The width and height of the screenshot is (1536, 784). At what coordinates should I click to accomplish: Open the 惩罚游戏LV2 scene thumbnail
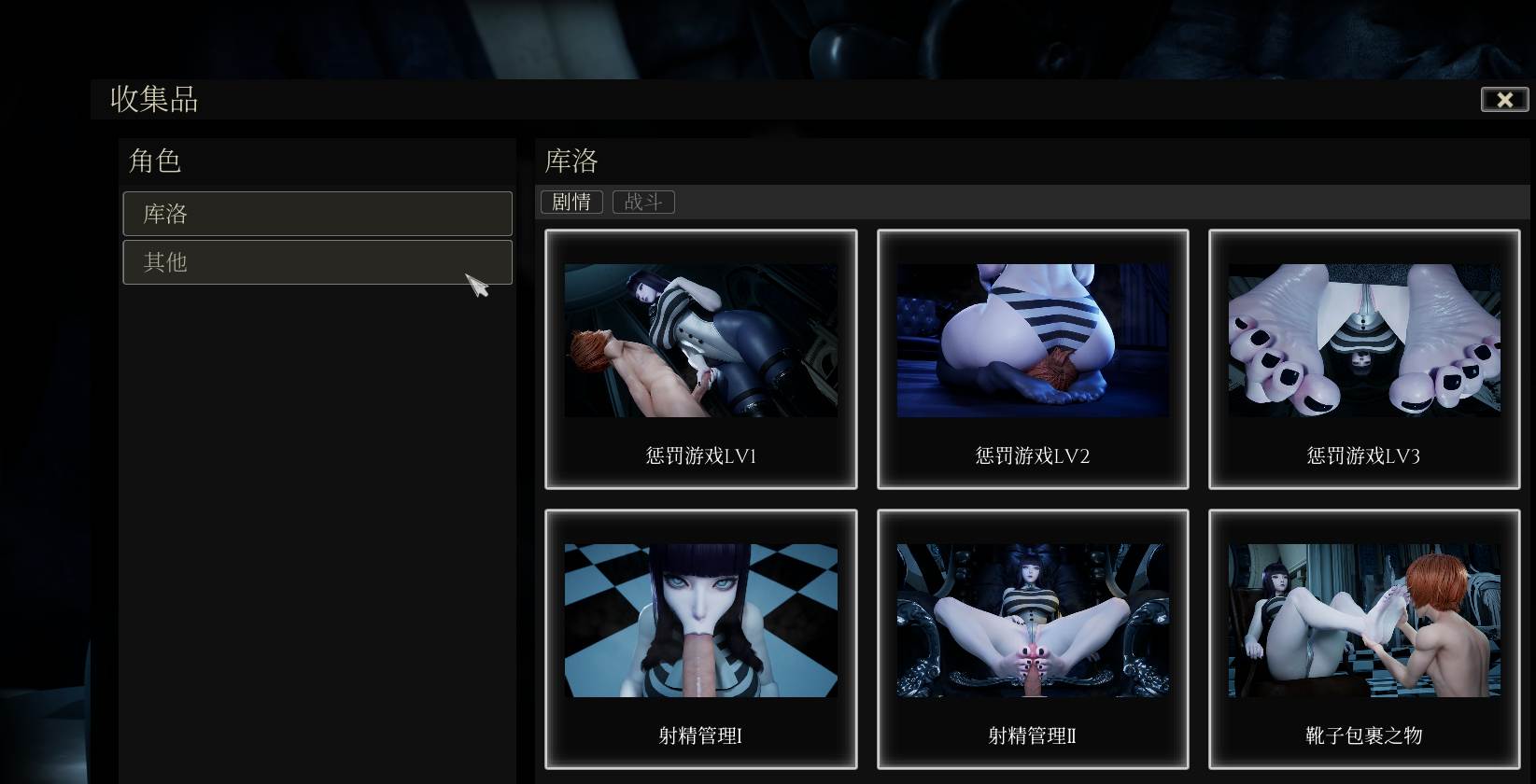tap(1033, 340)
